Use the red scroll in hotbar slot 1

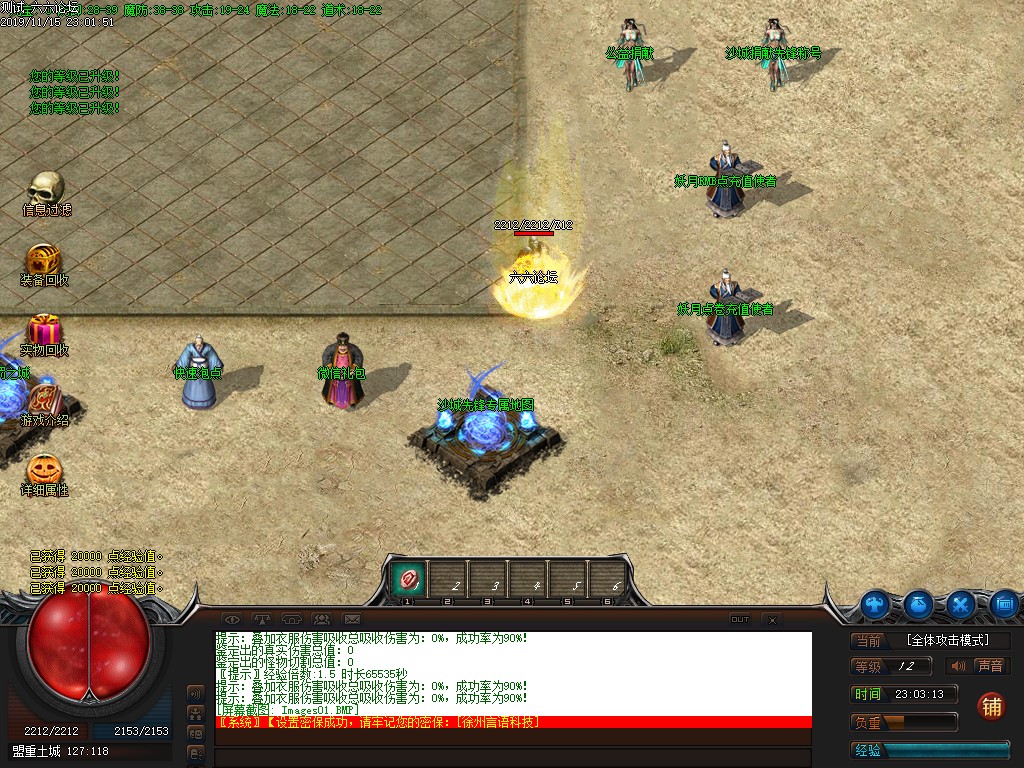pos(408,578)
